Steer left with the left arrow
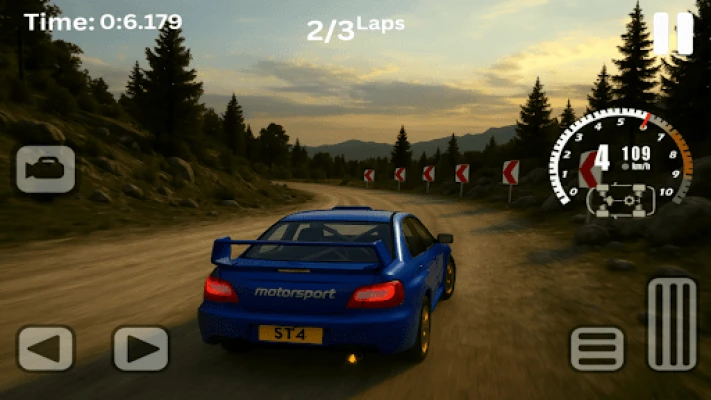Screen dimensions: 711x400 (45, 349)
